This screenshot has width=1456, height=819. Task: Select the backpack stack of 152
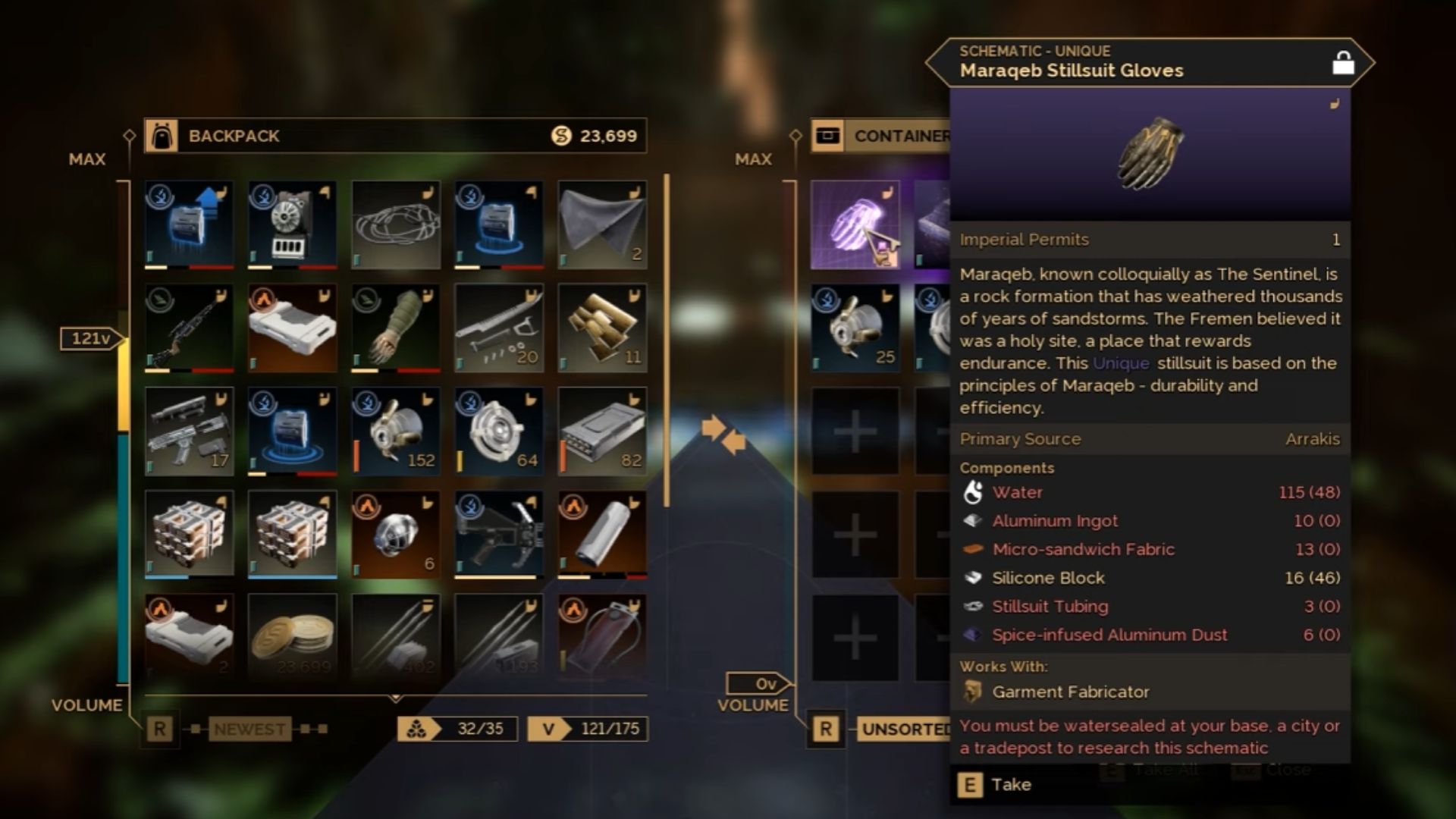point(396,431)
